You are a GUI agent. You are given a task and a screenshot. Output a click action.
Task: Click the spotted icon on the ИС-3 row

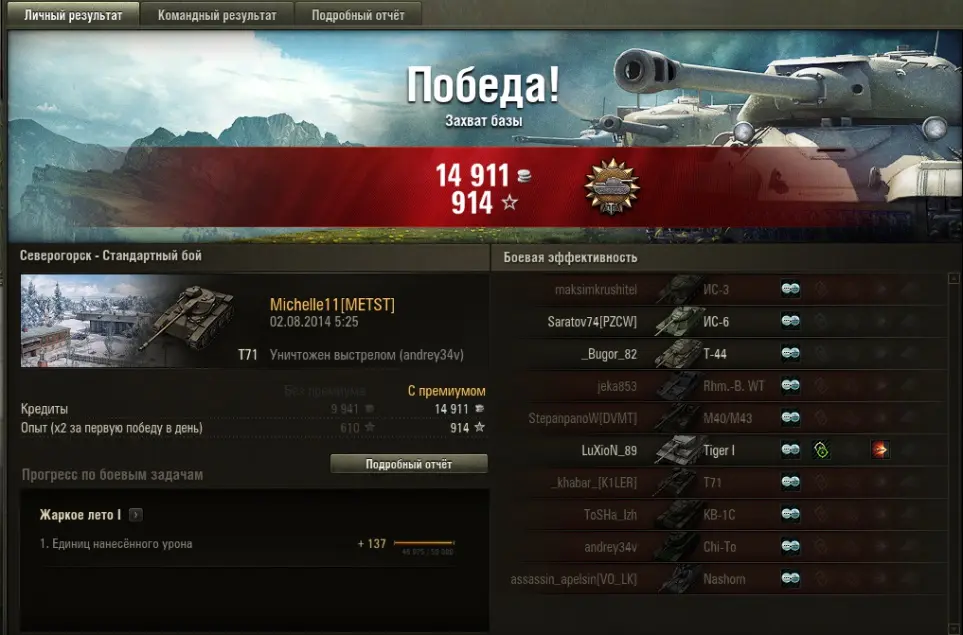[790, 290]
